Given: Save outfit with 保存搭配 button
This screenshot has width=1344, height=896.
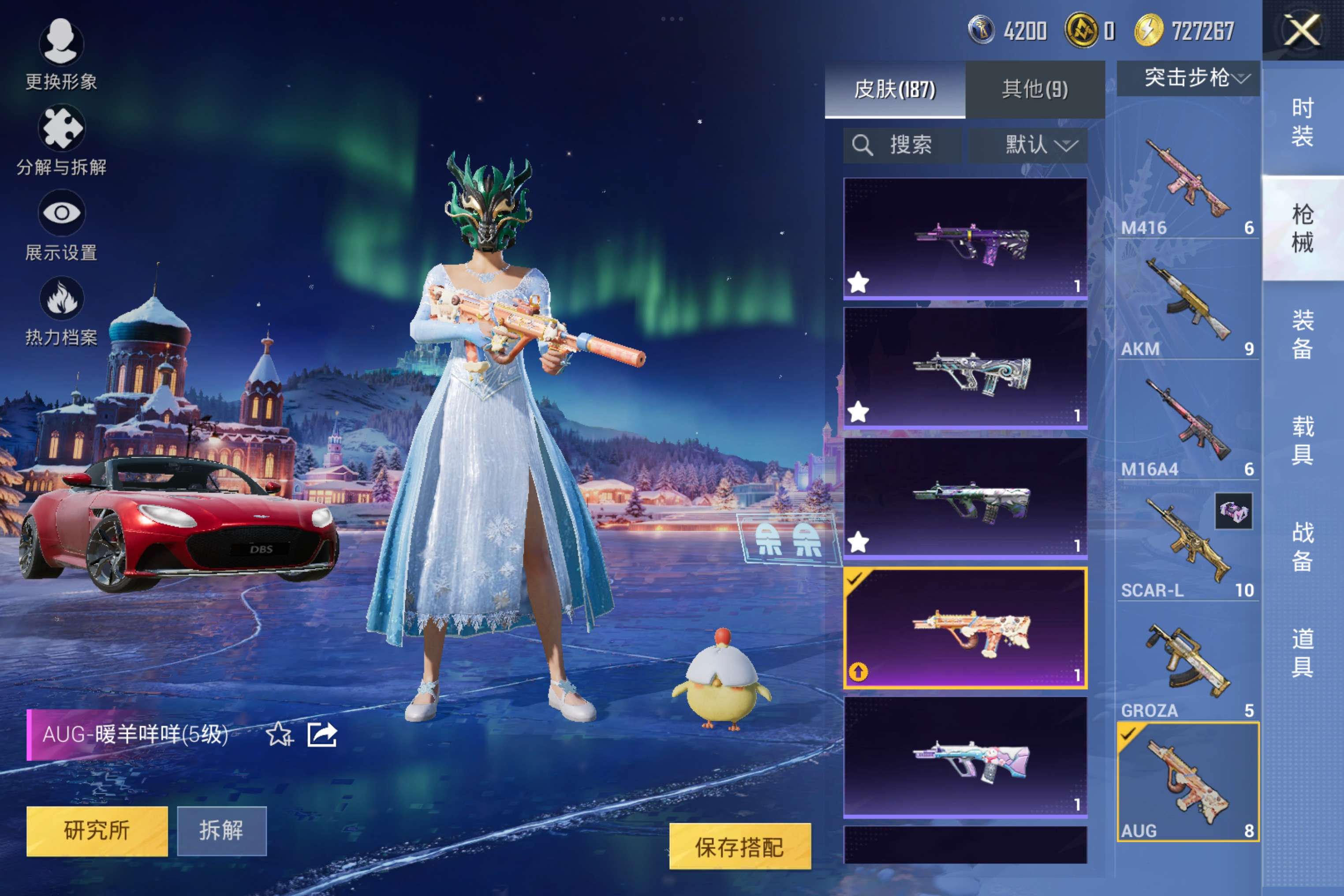Looking at the screenshot, I should pos(739,846).
